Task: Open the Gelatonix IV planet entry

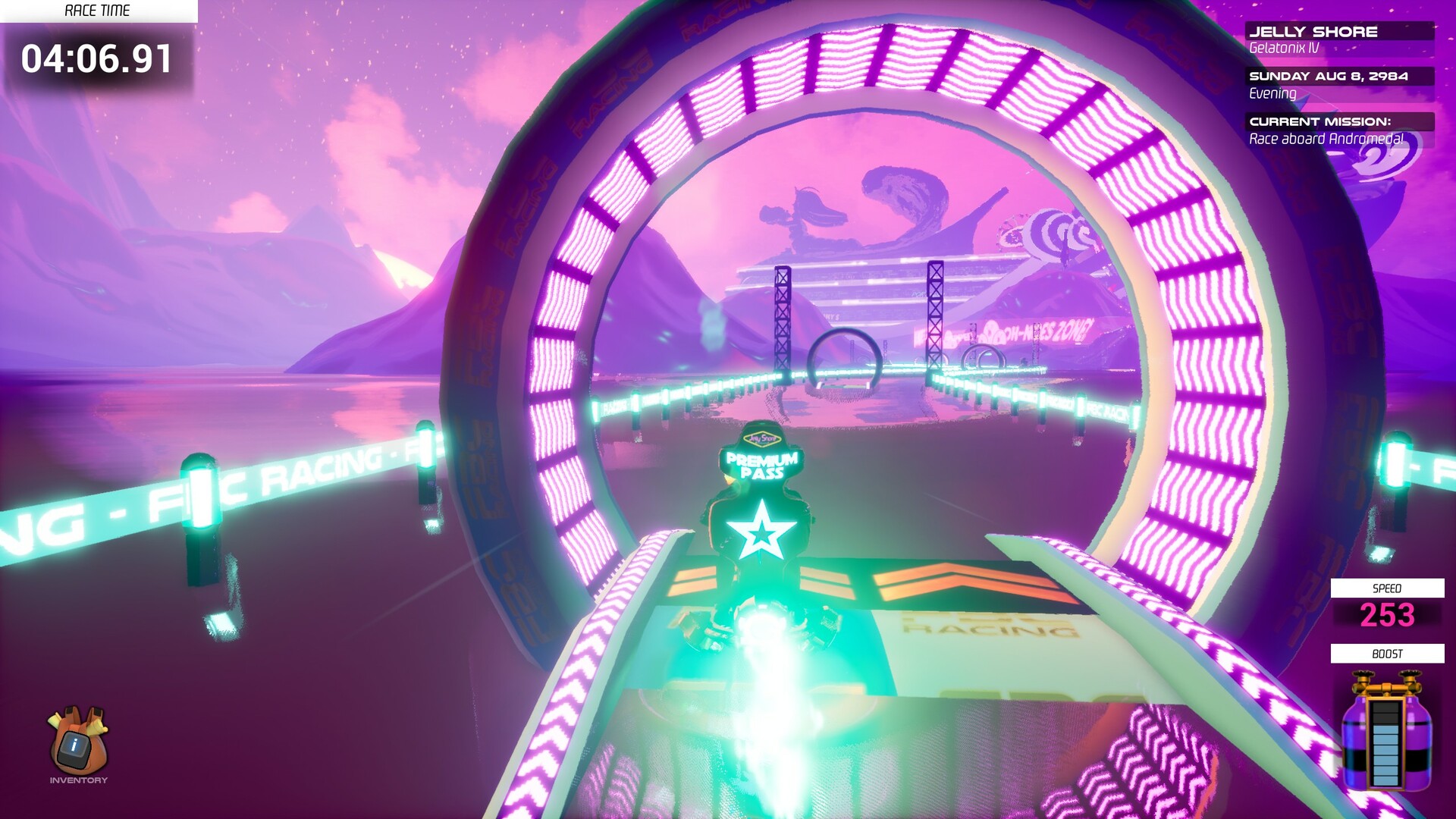Action: point(1285,47)
